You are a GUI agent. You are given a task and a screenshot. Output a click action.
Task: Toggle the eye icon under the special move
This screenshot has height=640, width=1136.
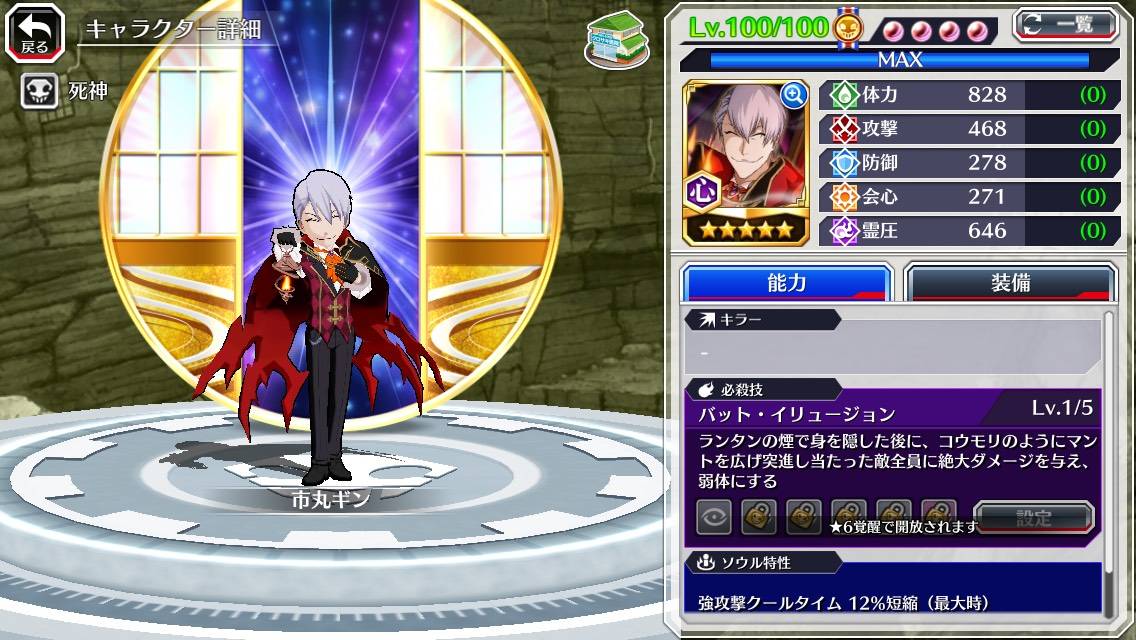(x=714, y=517)
